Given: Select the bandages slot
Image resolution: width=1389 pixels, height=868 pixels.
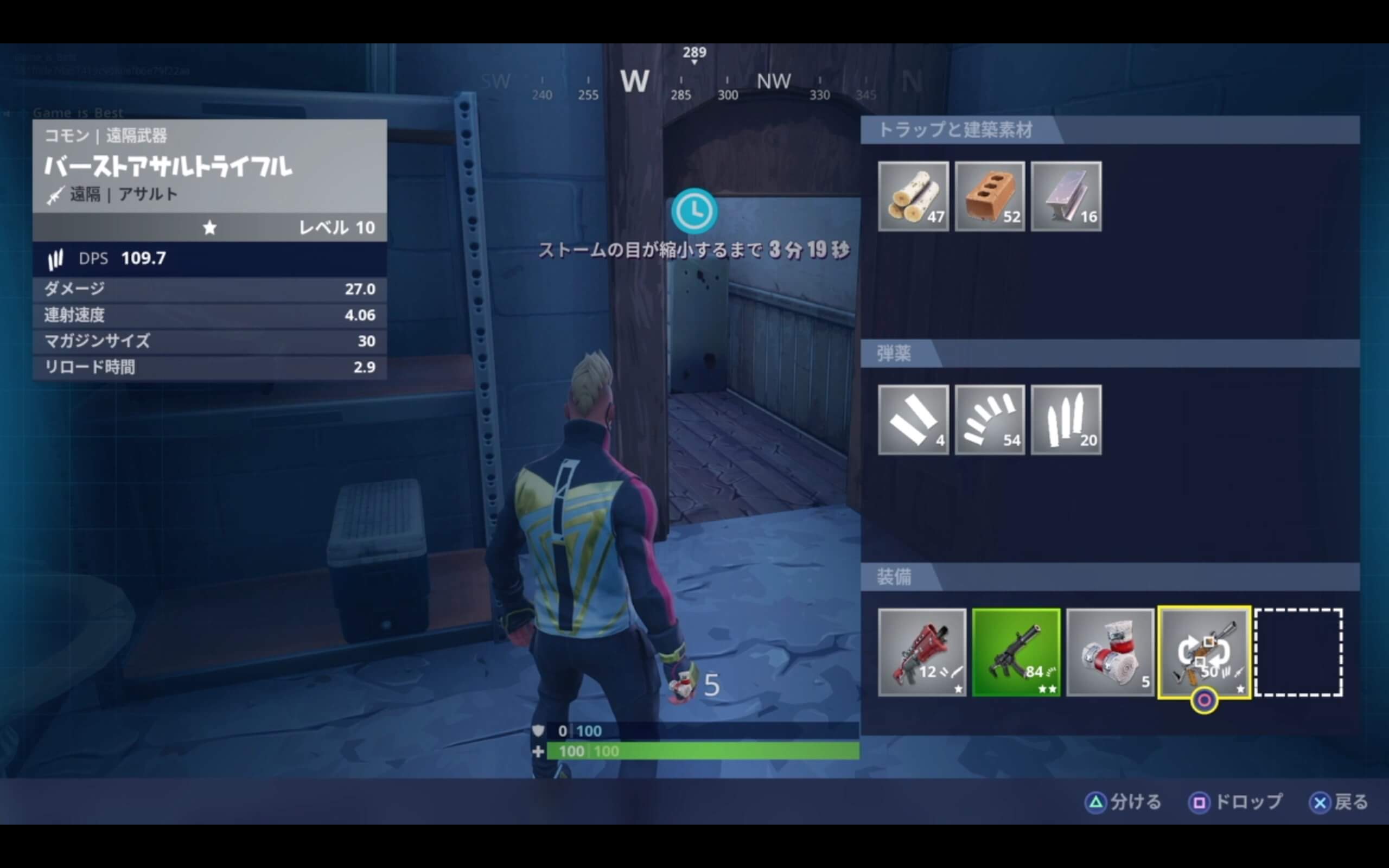Looking at the screenshot, I should tap(1110, 652).
